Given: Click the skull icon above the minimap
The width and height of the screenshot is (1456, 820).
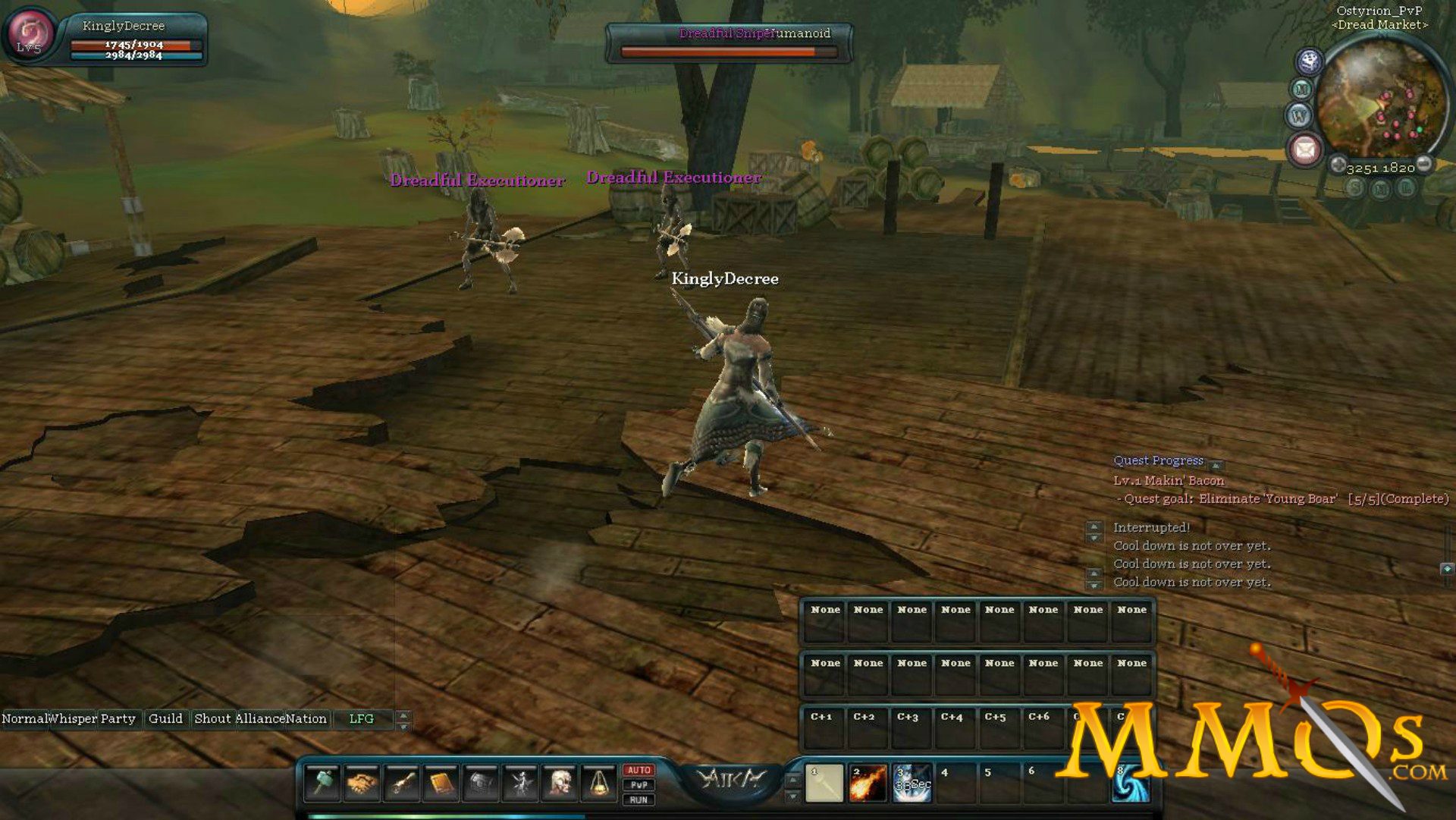Looking at the screenshot, I should click(x=1308, y=61).
